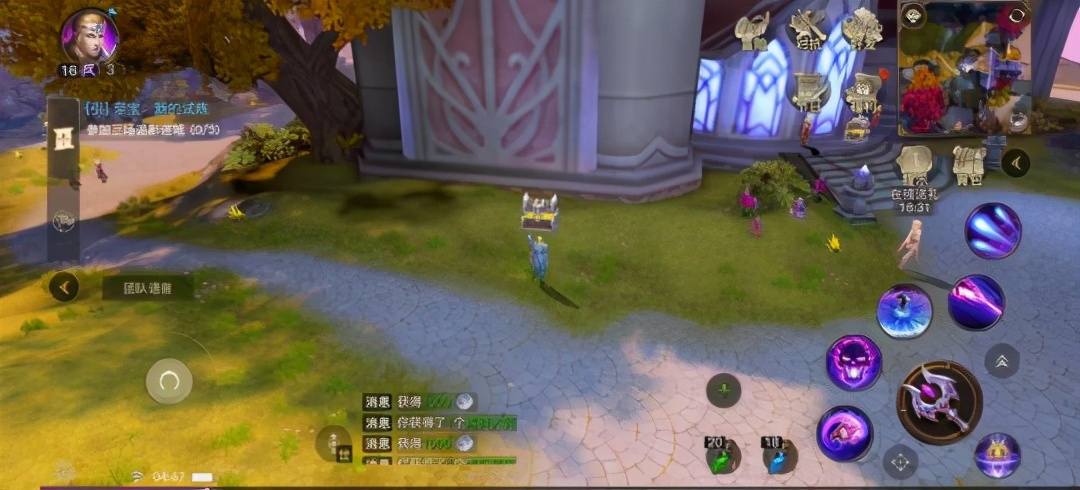1080x490 pixels.
Task: Open the backpack icon below the minimap
Action: (968, 161)
